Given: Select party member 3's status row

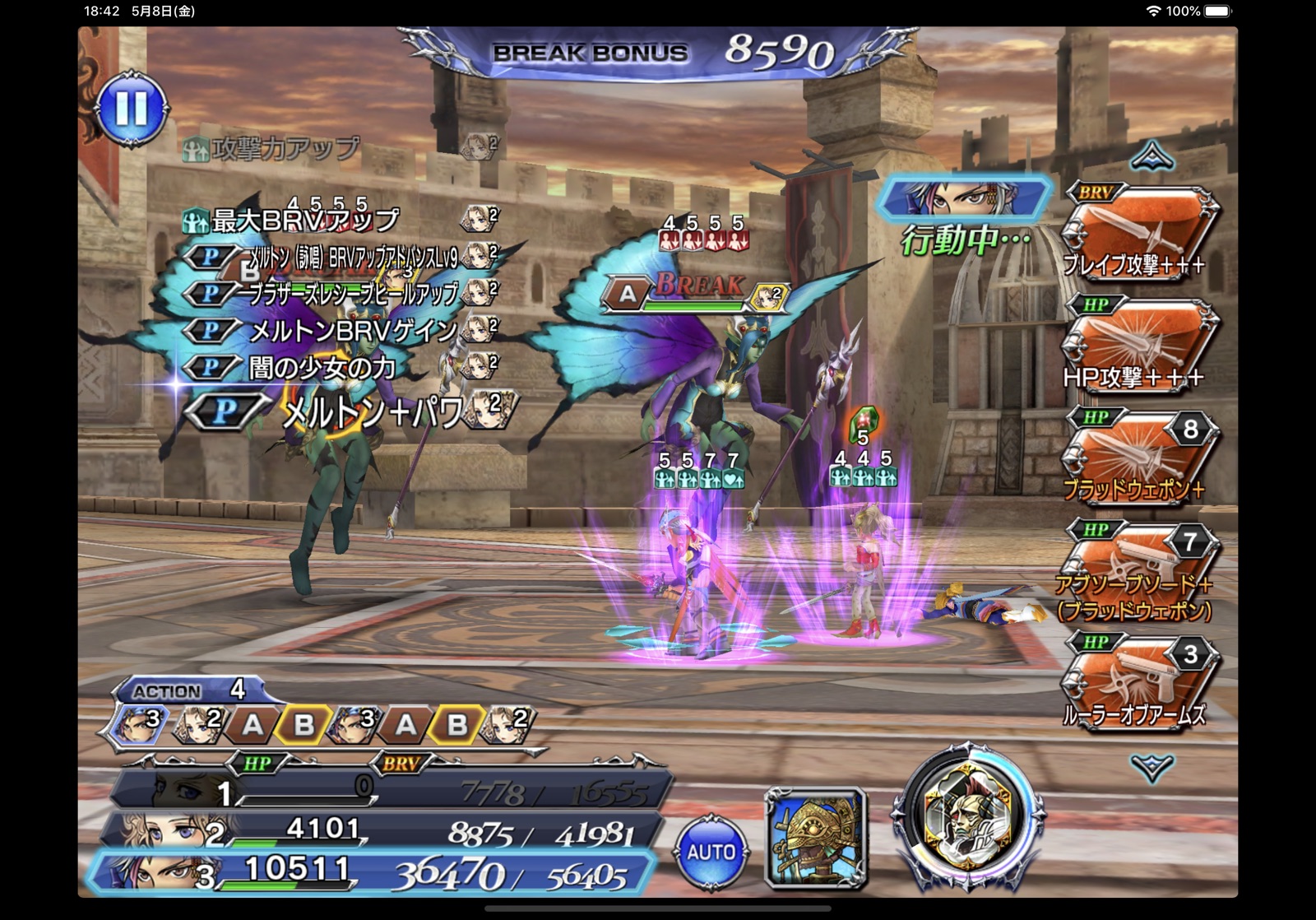Looking at the screenshot, I should 370,872.
